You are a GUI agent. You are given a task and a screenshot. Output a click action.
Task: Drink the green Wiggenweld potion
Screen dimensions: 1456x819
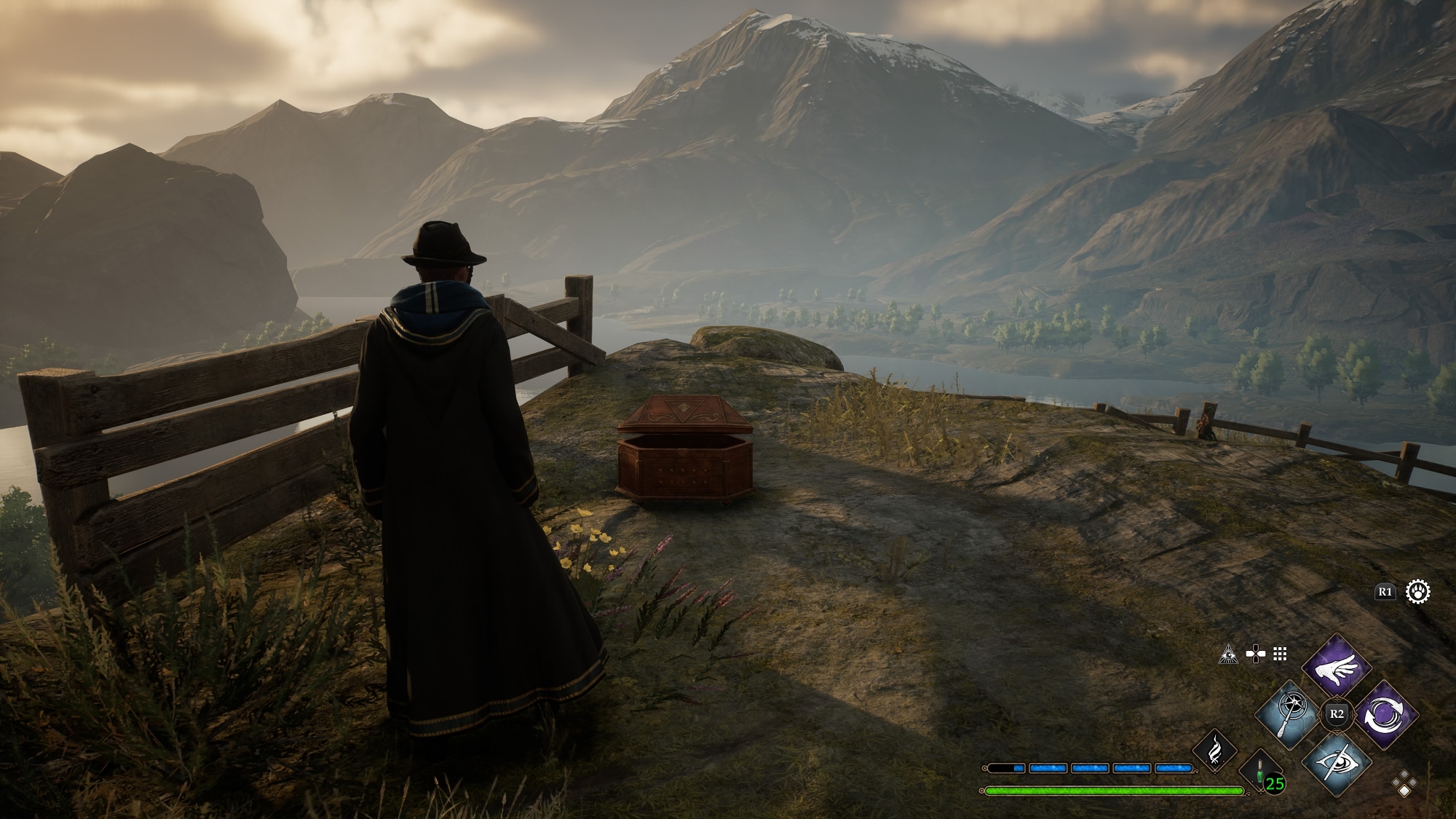click(1262, 772)
